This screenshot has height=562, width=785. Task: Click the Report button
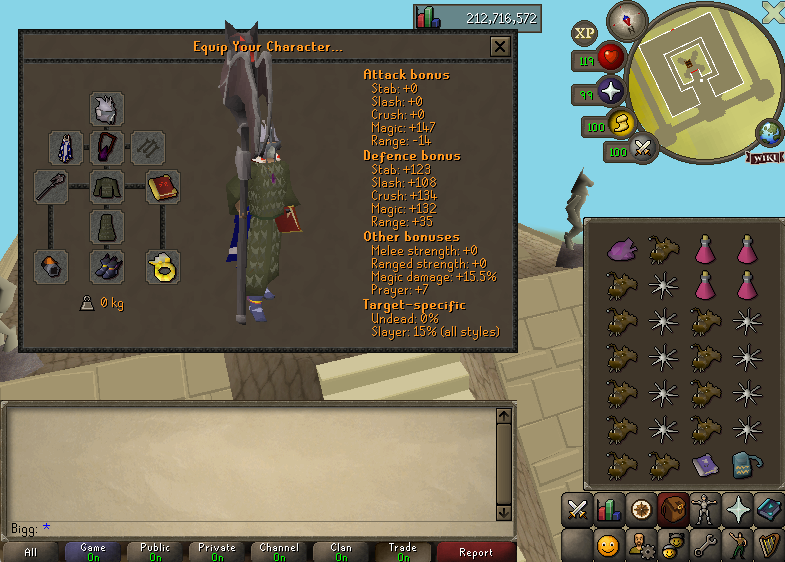coord(476,552)
